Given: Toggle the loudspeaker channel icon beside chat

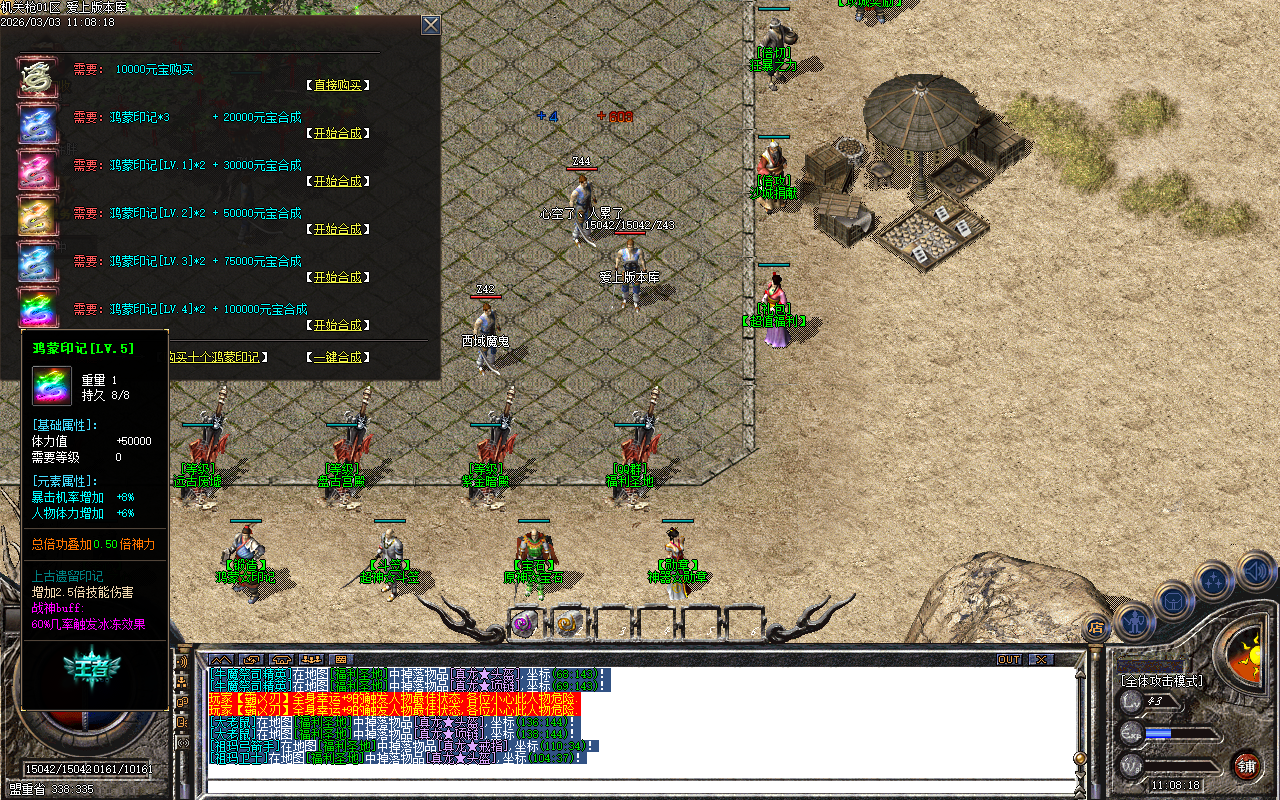Looking at the screenshot, I should coord(182,742).
